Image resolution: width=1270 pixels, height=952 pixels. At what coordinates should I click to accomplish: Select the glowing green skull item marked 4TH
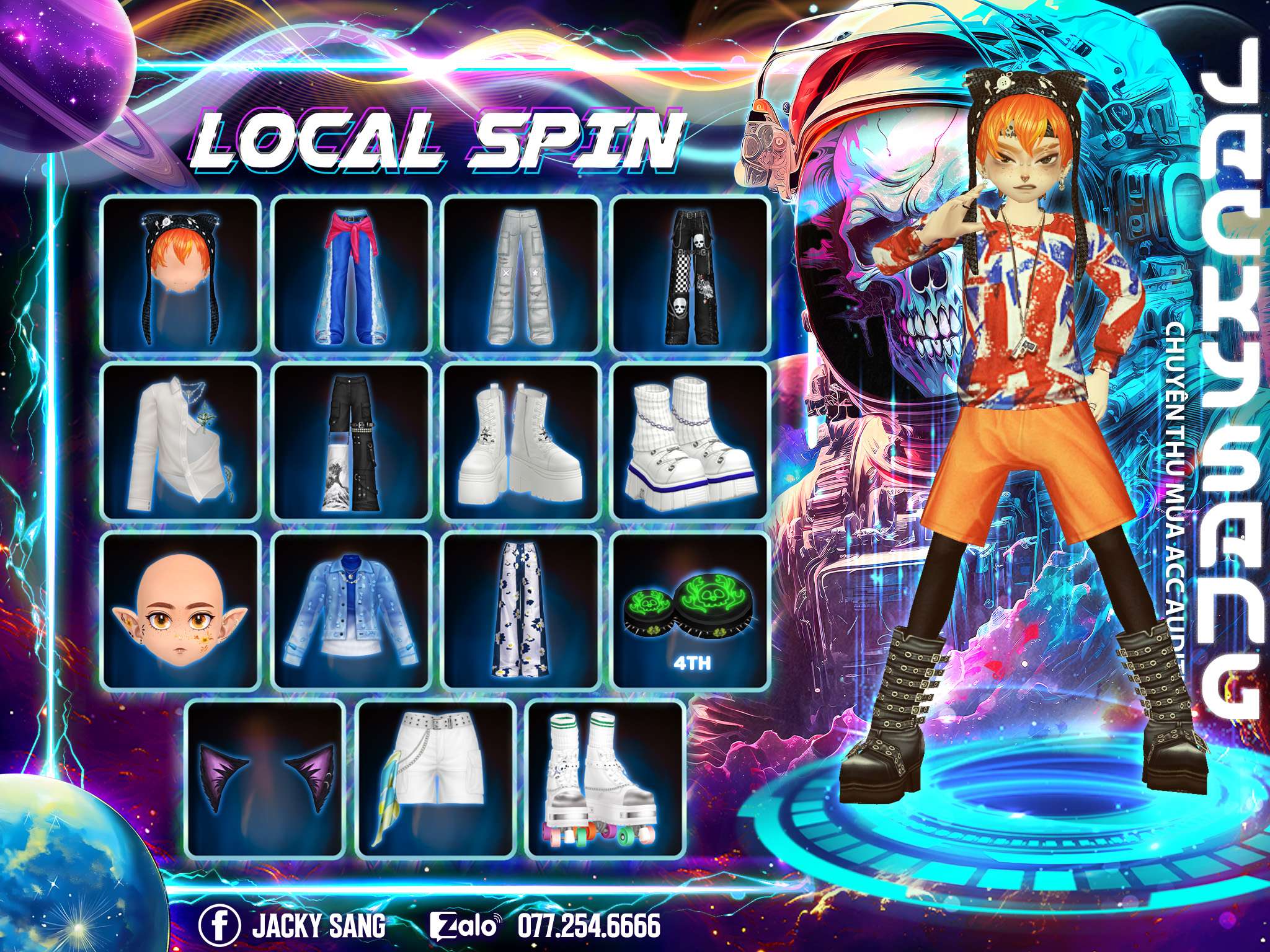pos(691,610)
